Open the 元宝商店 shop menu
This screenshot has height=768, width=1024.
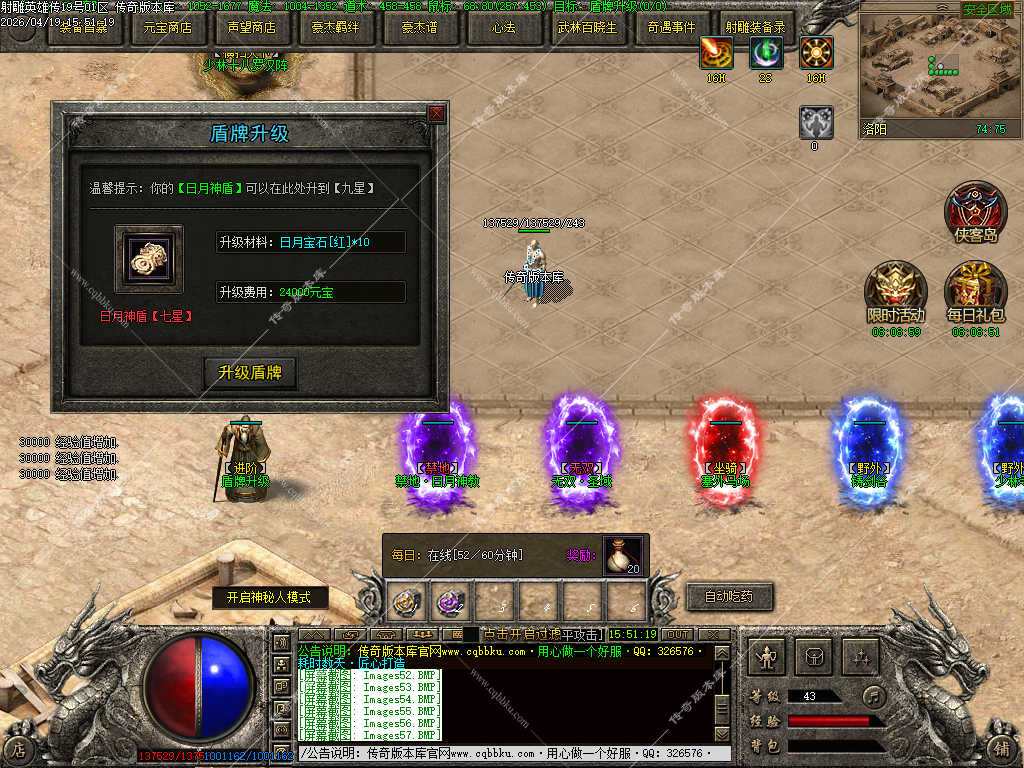click(x=168, y=28)
